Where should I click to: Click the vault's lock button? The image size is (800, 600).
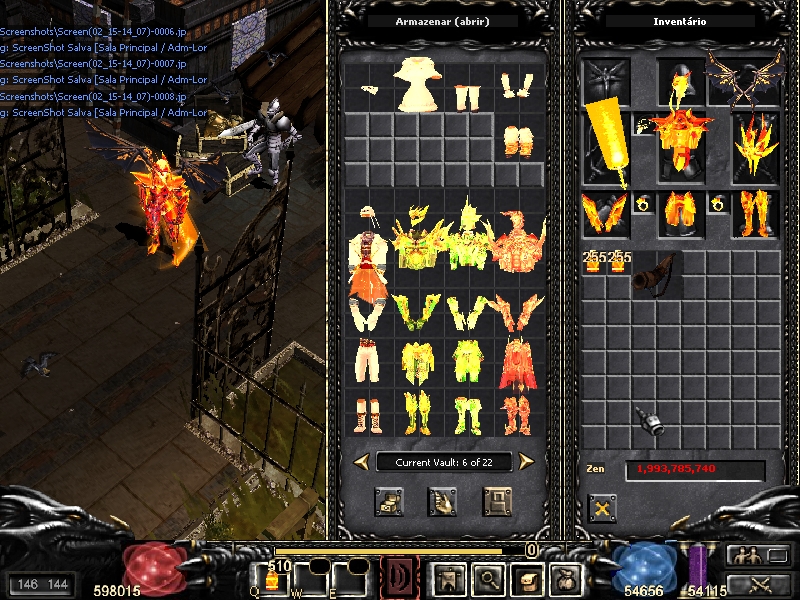coord(497,501)
